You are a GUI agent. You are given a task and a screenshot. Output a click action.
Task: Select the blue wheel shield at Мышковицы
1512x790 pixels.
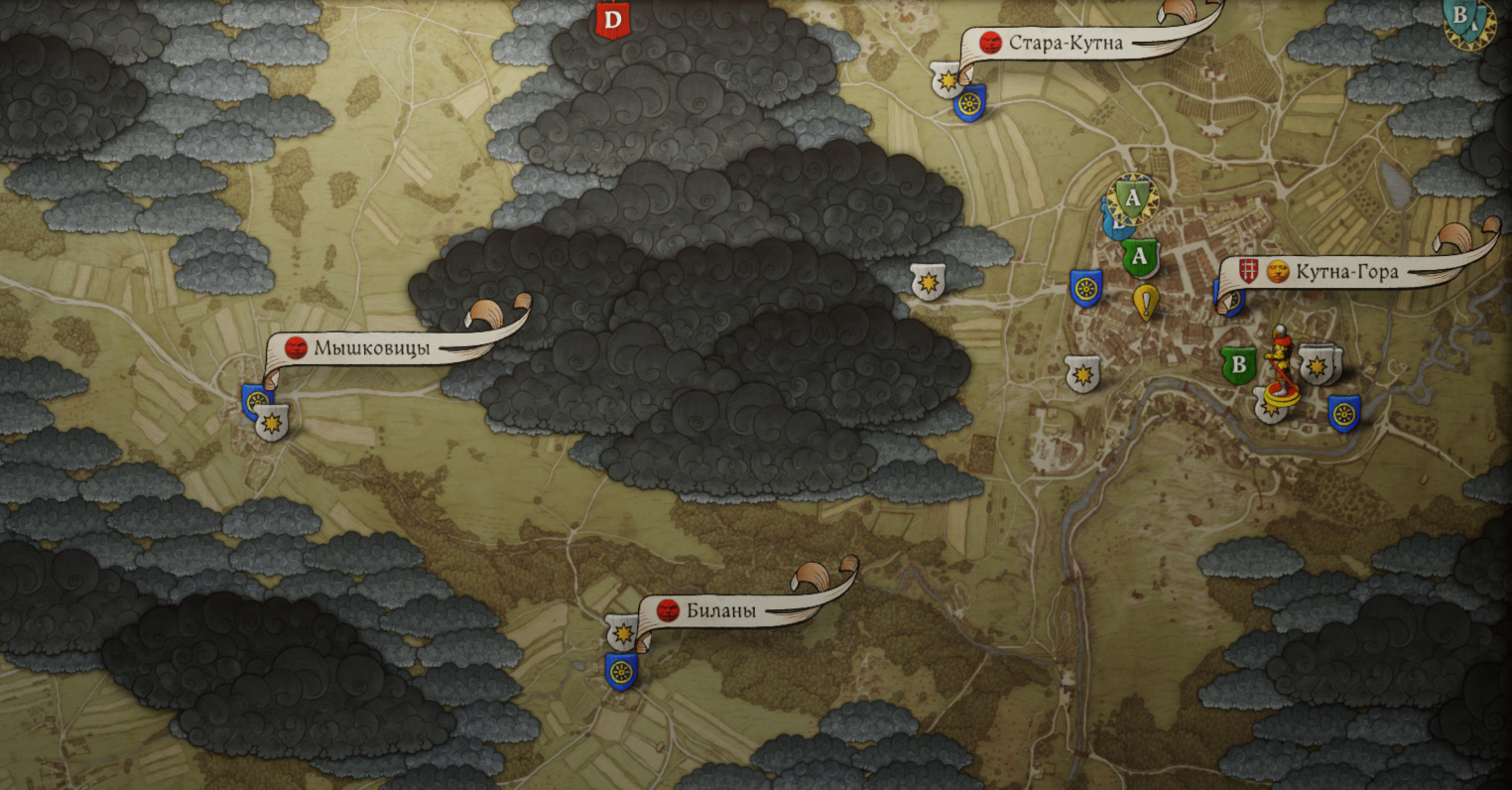(x=254, y=400)
